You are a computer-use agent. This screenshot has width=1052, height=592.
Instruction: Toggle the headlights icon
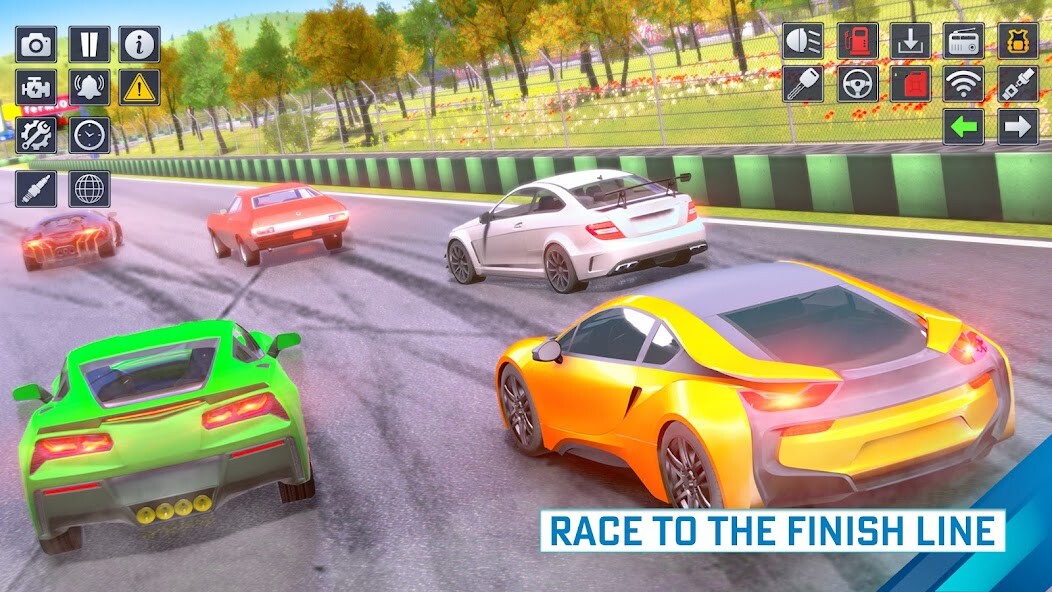pyautogui.click(x=803, y=41)
